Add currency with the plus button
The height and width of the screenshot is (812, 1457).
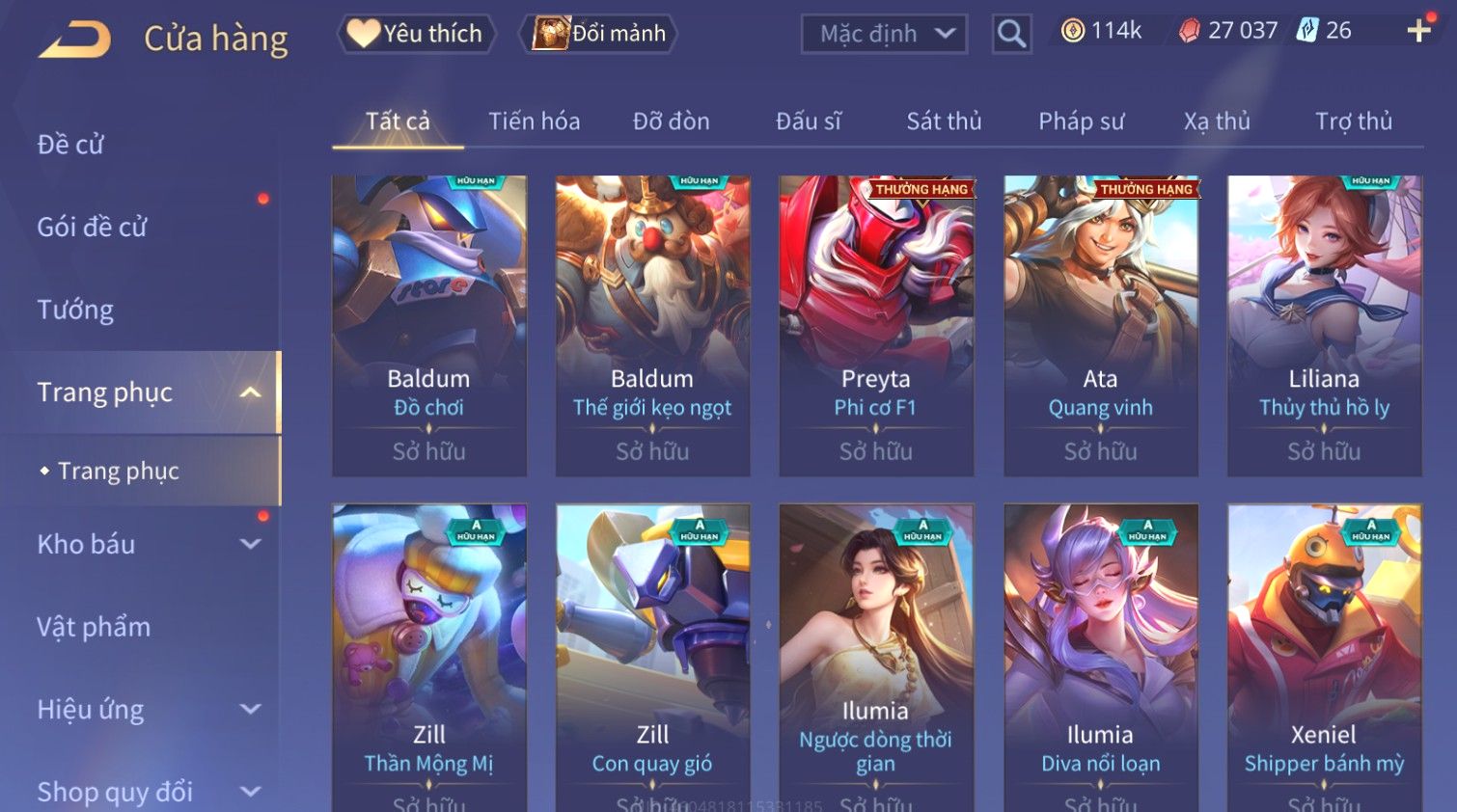[x=1418, y=31]
